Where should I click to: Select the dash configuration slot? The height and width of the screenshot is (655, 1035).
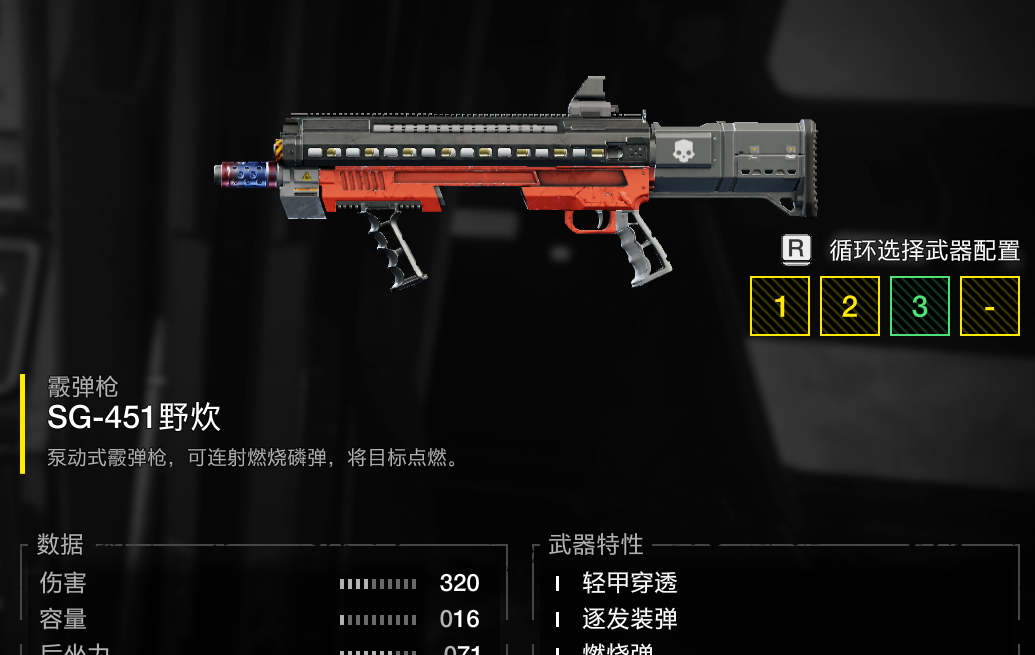[x=989, y=306]
